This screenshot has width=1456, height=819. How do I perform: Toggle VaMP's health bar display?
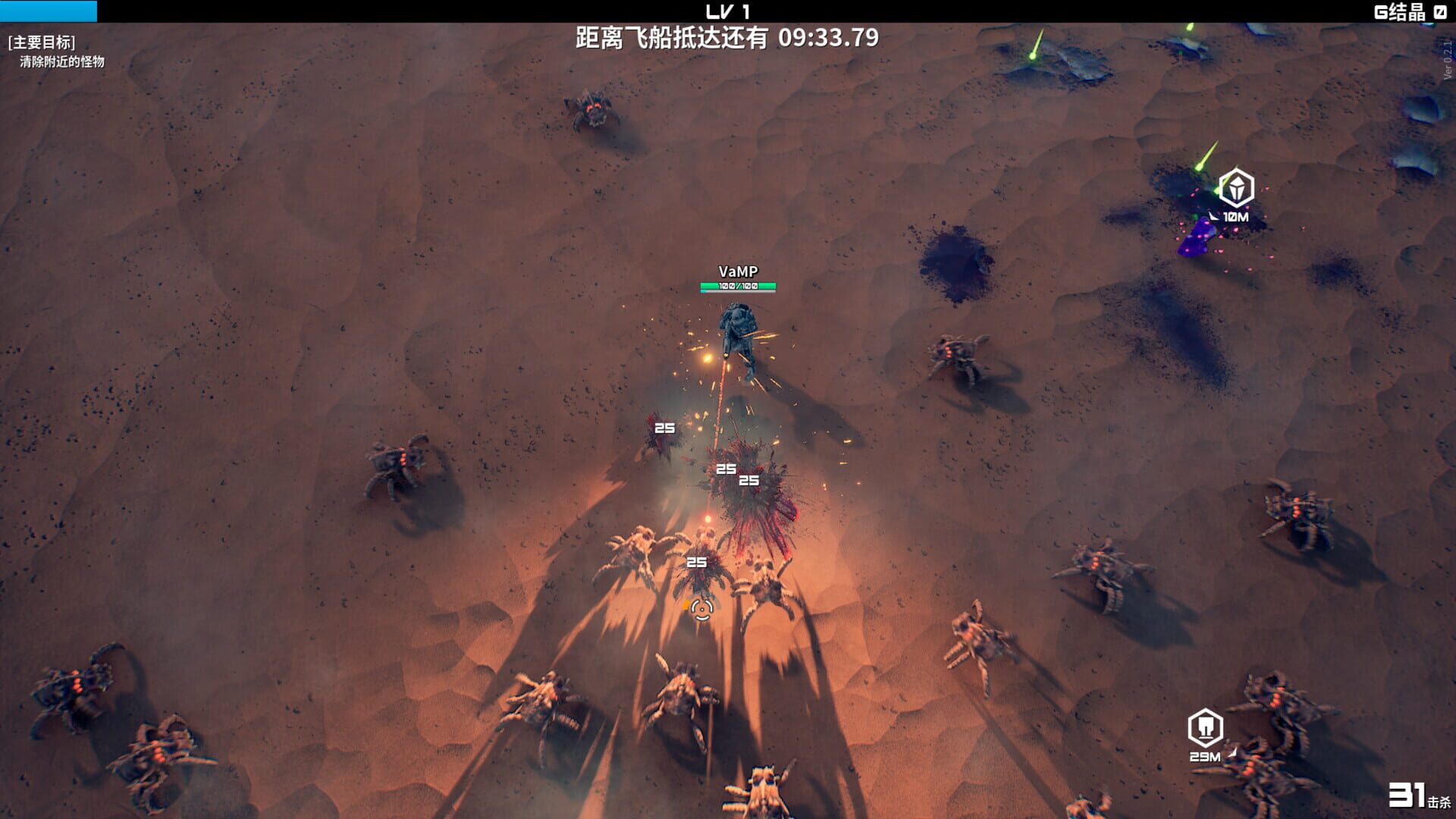737,287
